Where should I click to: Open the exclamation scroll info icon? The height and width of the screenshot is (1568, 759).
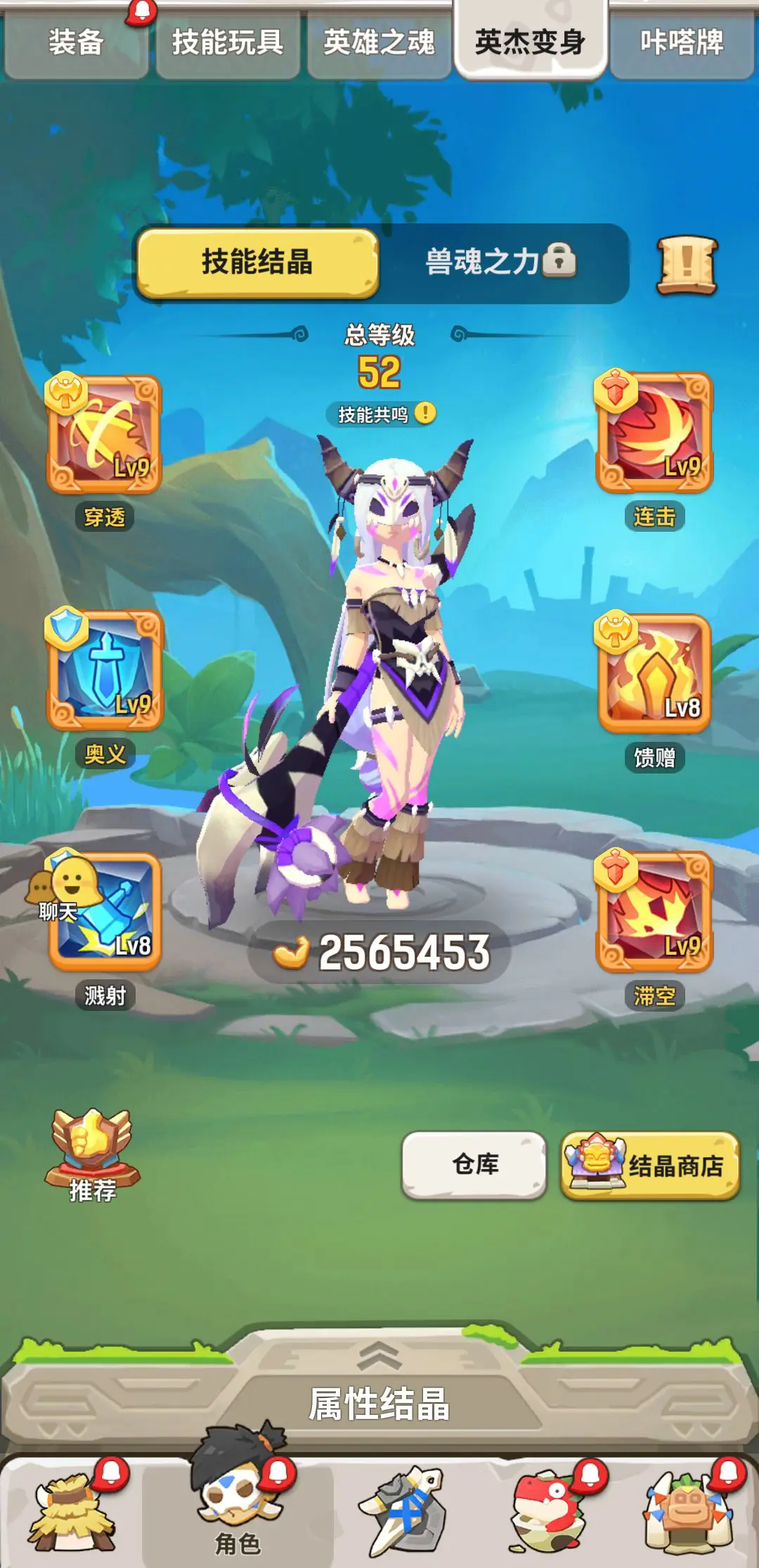click(x=687, y=265)
